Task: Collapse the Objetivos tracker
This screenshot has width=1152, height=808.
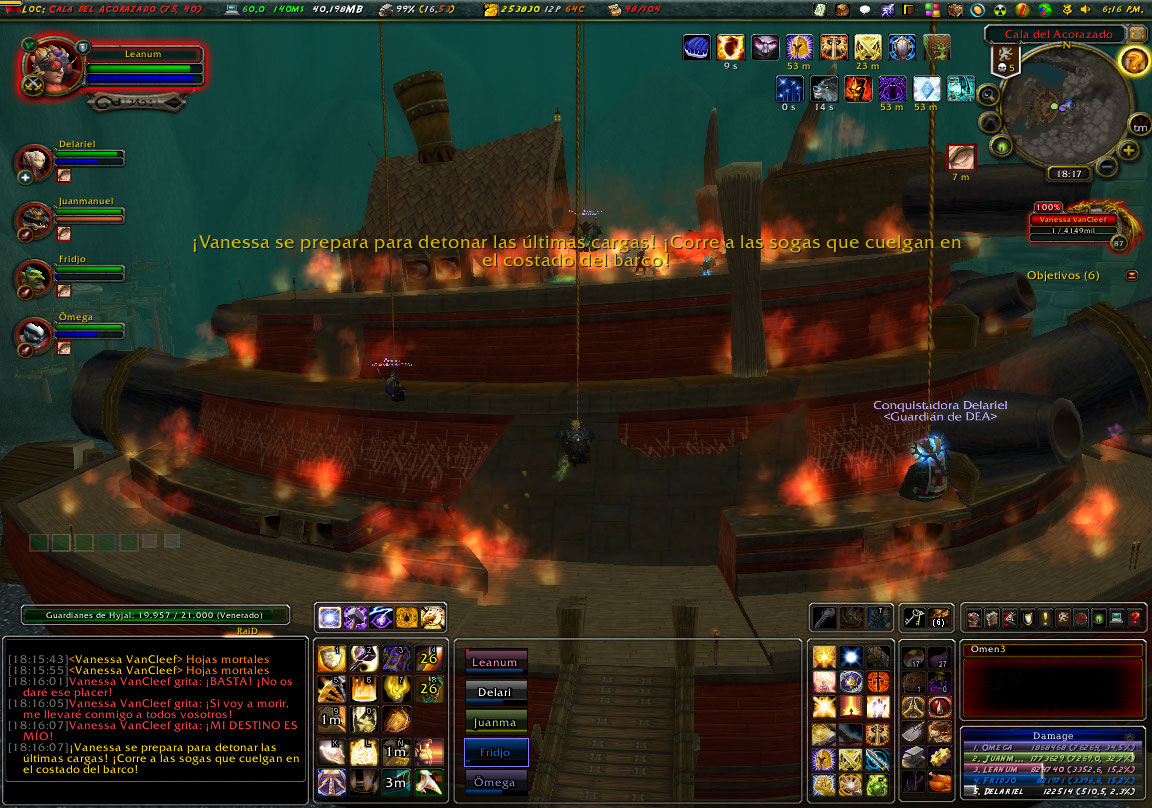Action: point(1132,275)
